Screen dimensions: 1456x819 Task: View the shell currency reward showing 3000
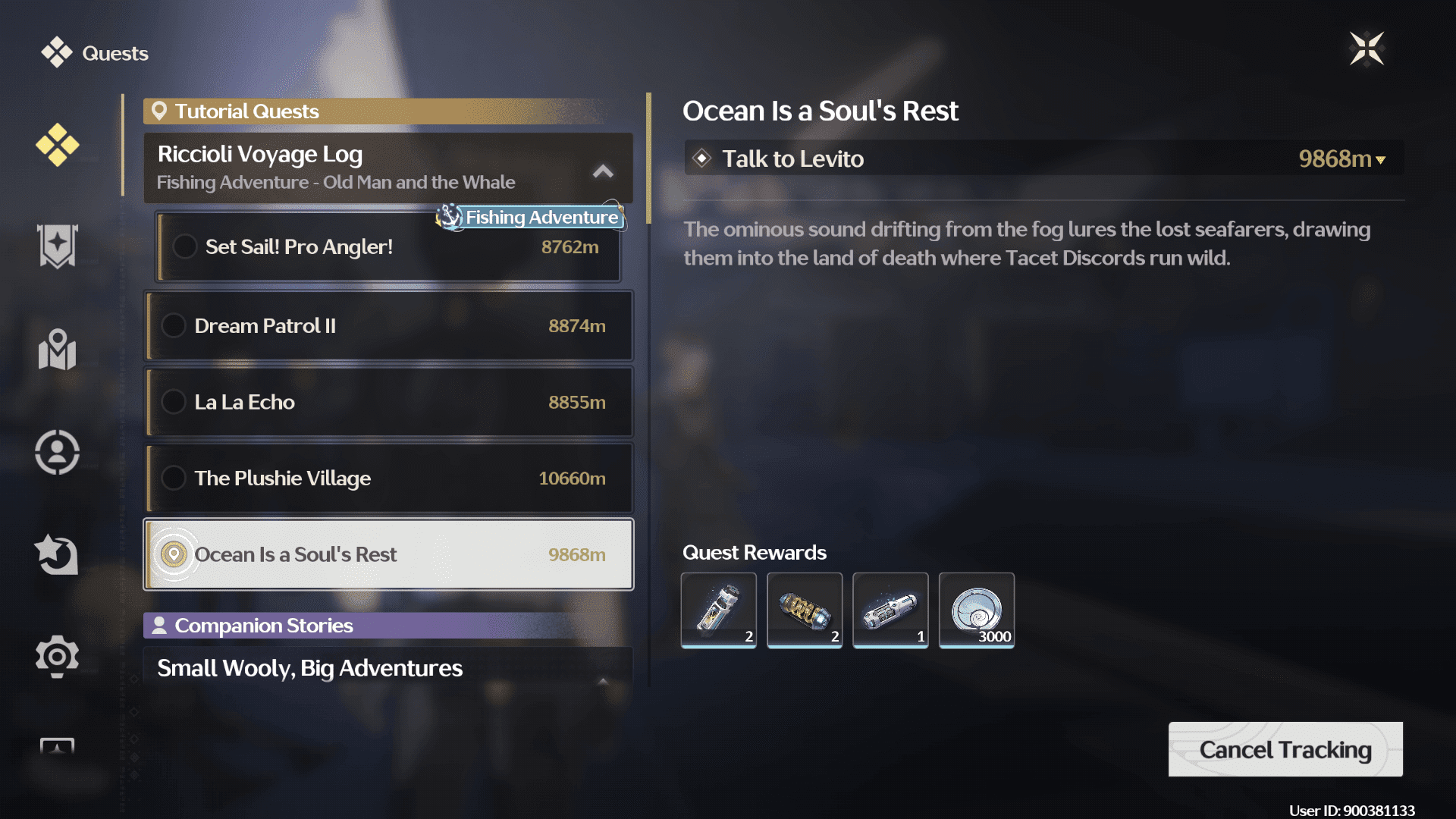[x=976, y=610]
